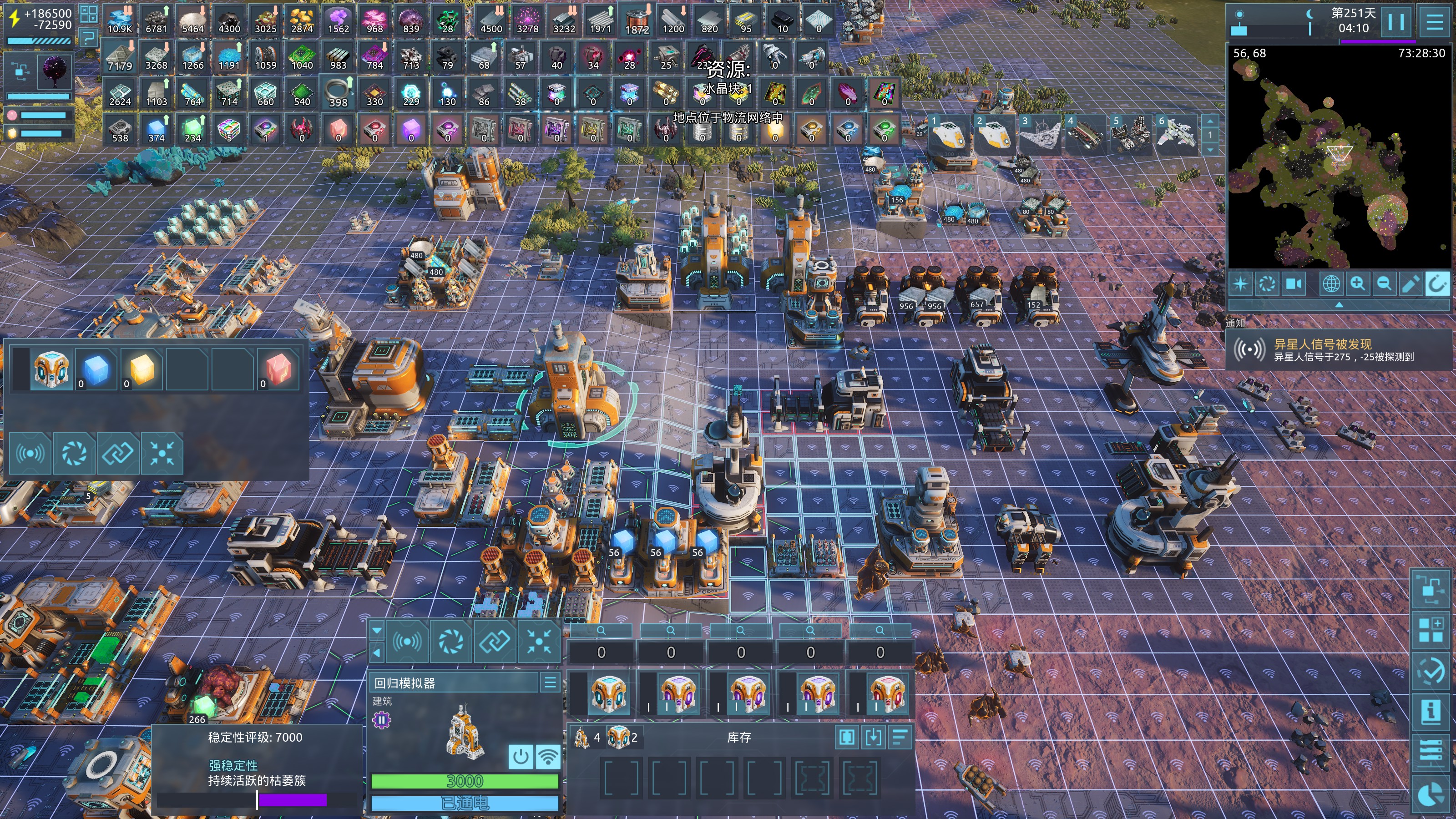
Task: Select the pencil draw tool under minimap
Action: click(x=1410, y=283)
